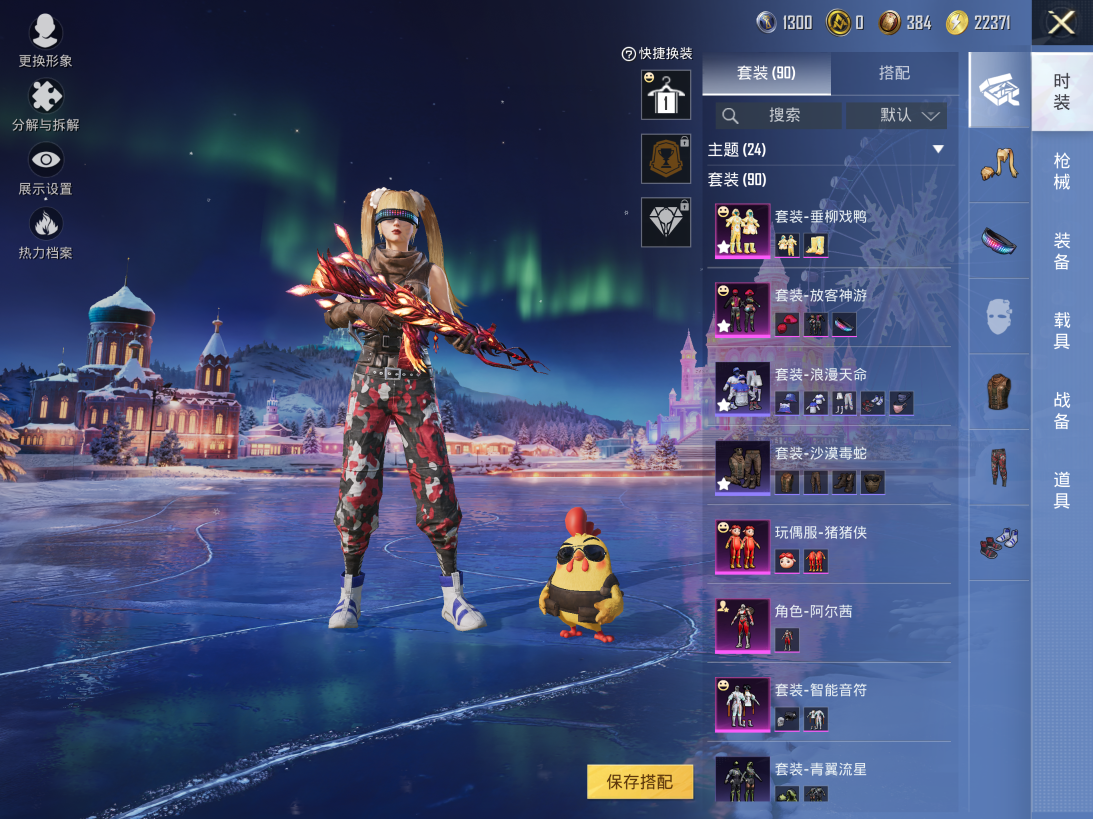This screenshot has height=819, width=1093.
Task: Open the 载具 vehicles category
Action: click(1061, 330)
